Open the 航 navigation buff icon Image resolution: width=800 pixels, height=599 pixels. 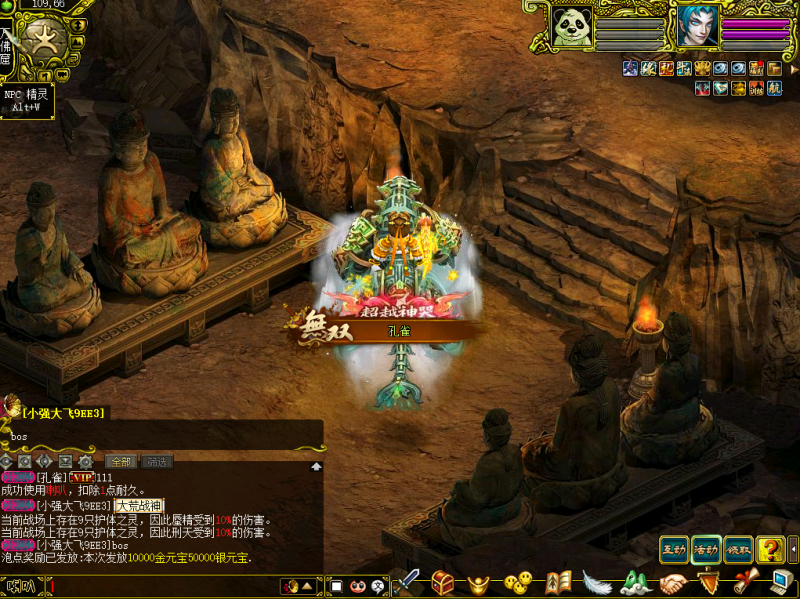click(775, 88)
